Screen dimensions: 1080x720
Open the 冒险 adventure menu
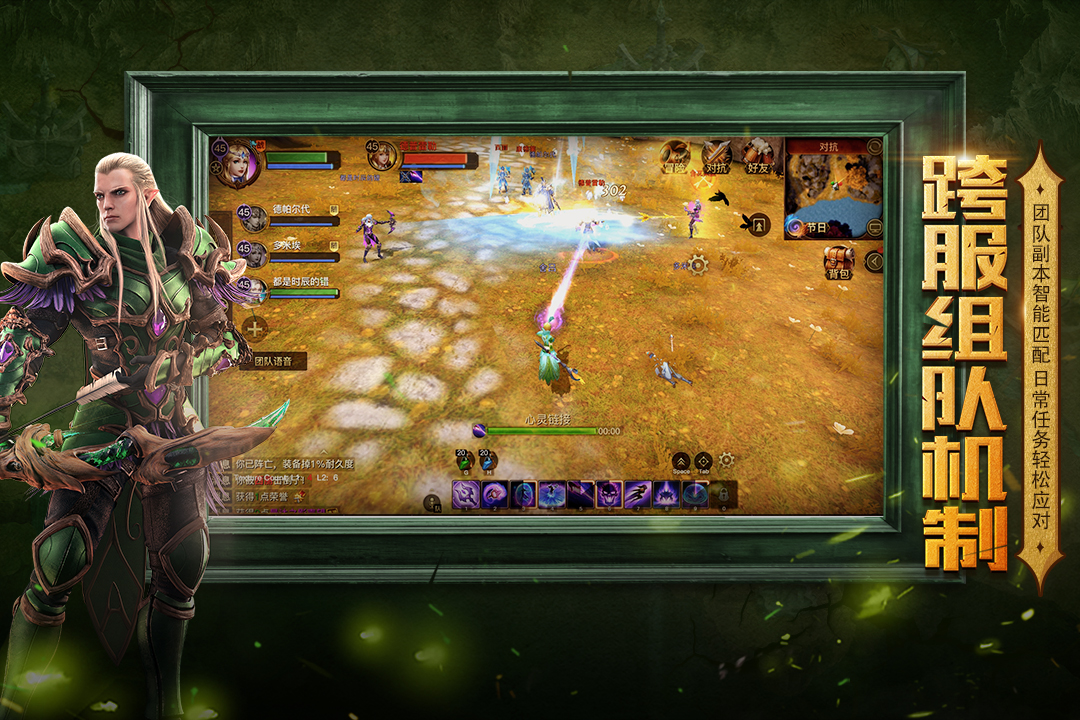(x=675, y=155)
